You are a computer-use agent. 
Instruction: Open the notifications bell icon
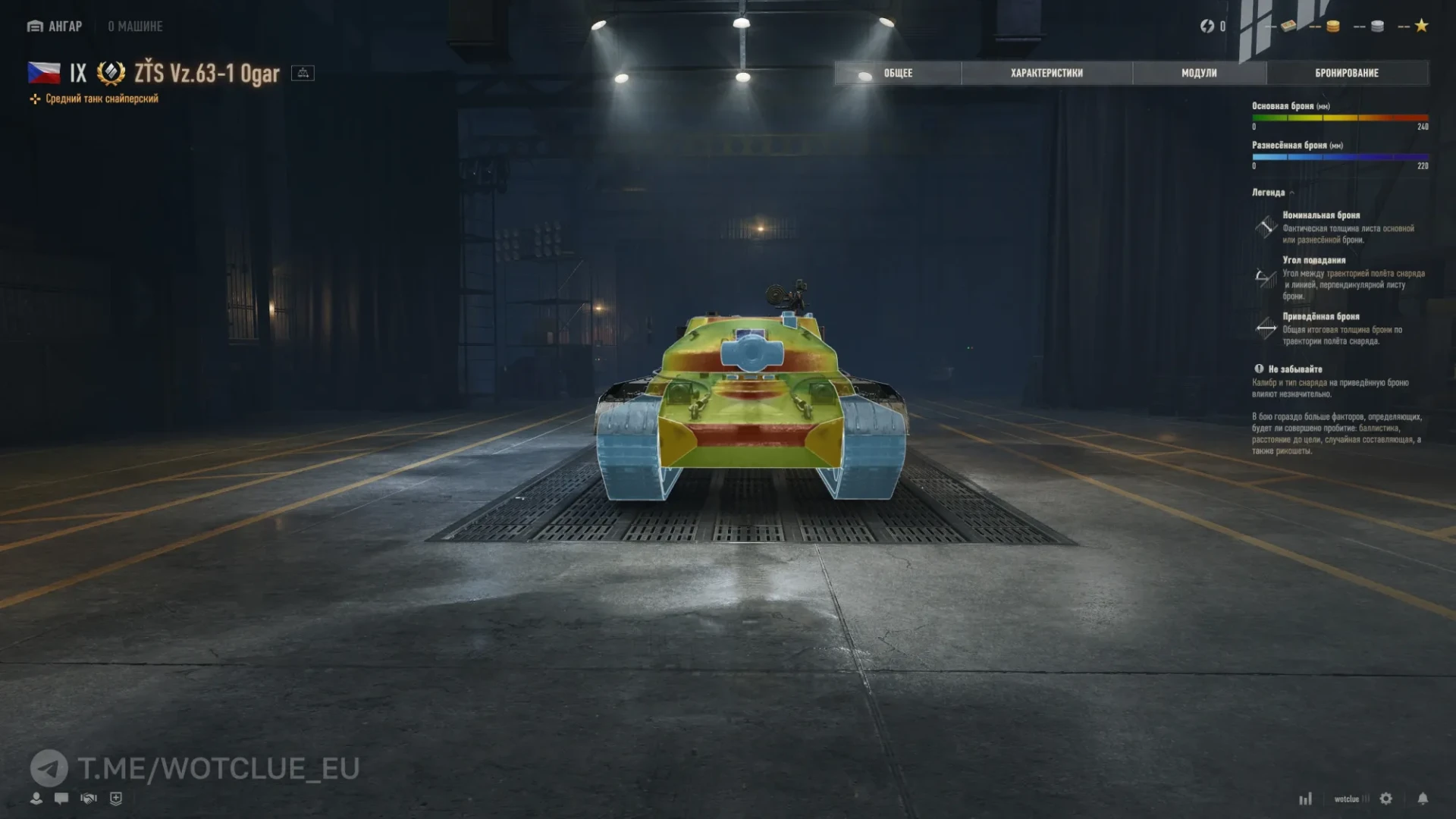point(1423,799)
